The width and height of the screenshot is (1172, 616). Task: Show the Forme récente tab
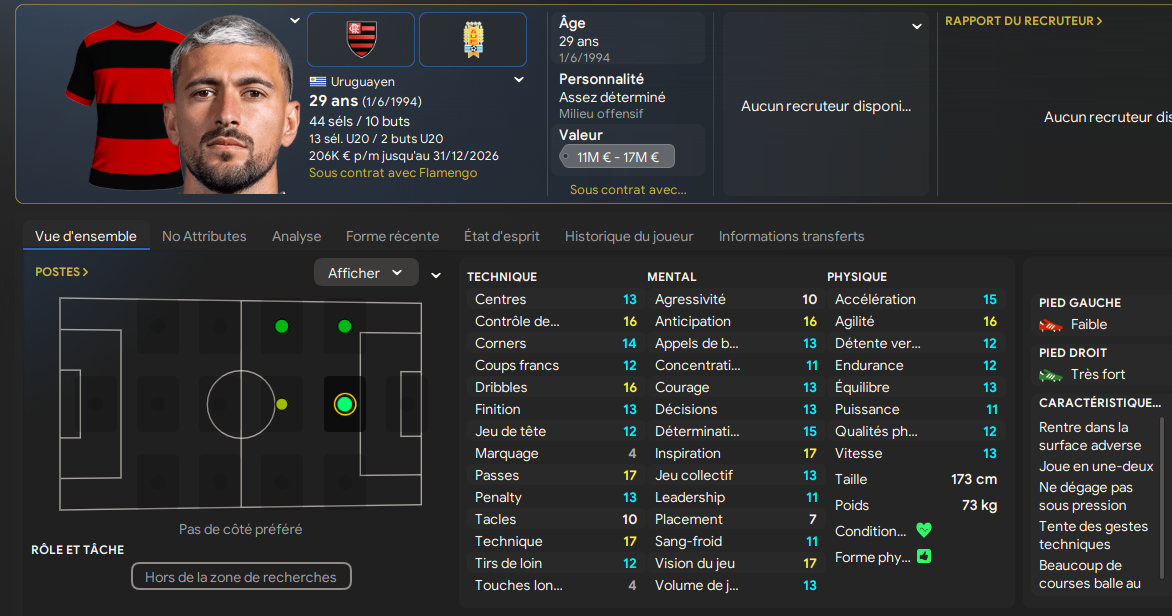point(392,236)
